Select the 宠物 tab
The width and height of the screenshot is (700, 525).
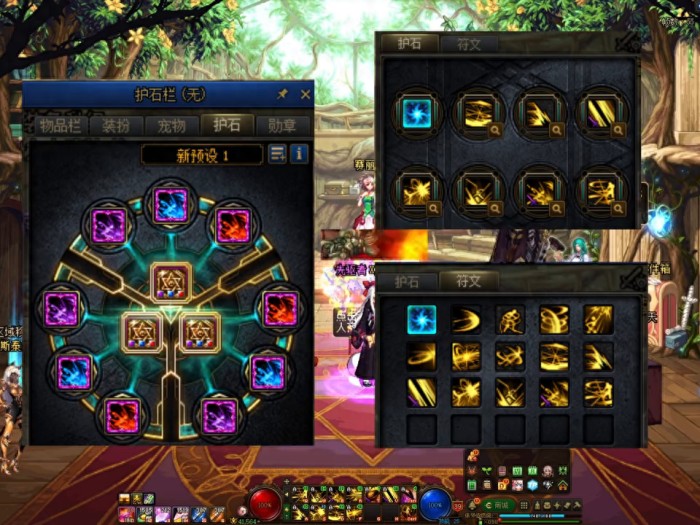click(x=171, y=126)
